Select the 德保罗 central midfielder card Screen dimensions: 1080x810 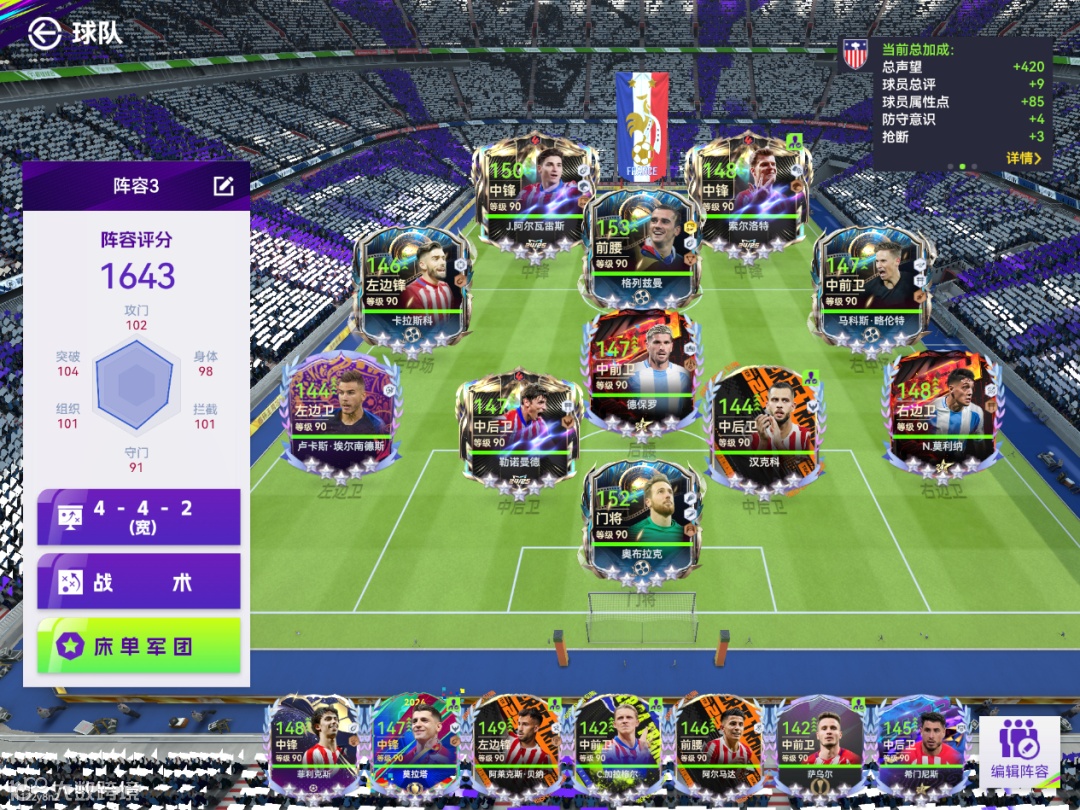pyautogui.click(x=641, y=367)
